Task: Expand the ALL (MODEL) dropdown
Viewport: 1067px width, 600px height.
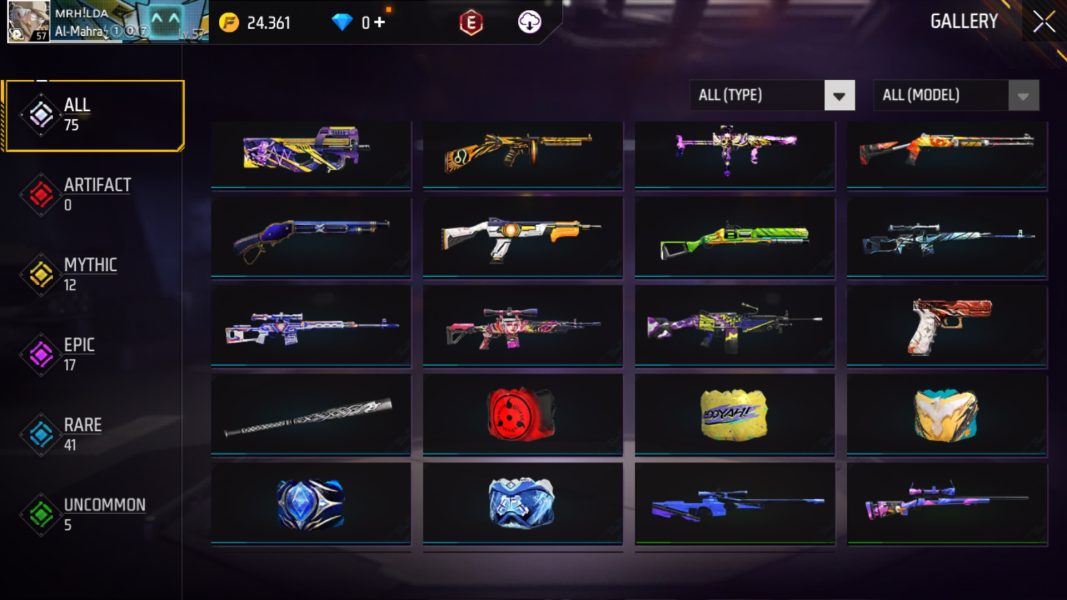Action: click(955, 95)
